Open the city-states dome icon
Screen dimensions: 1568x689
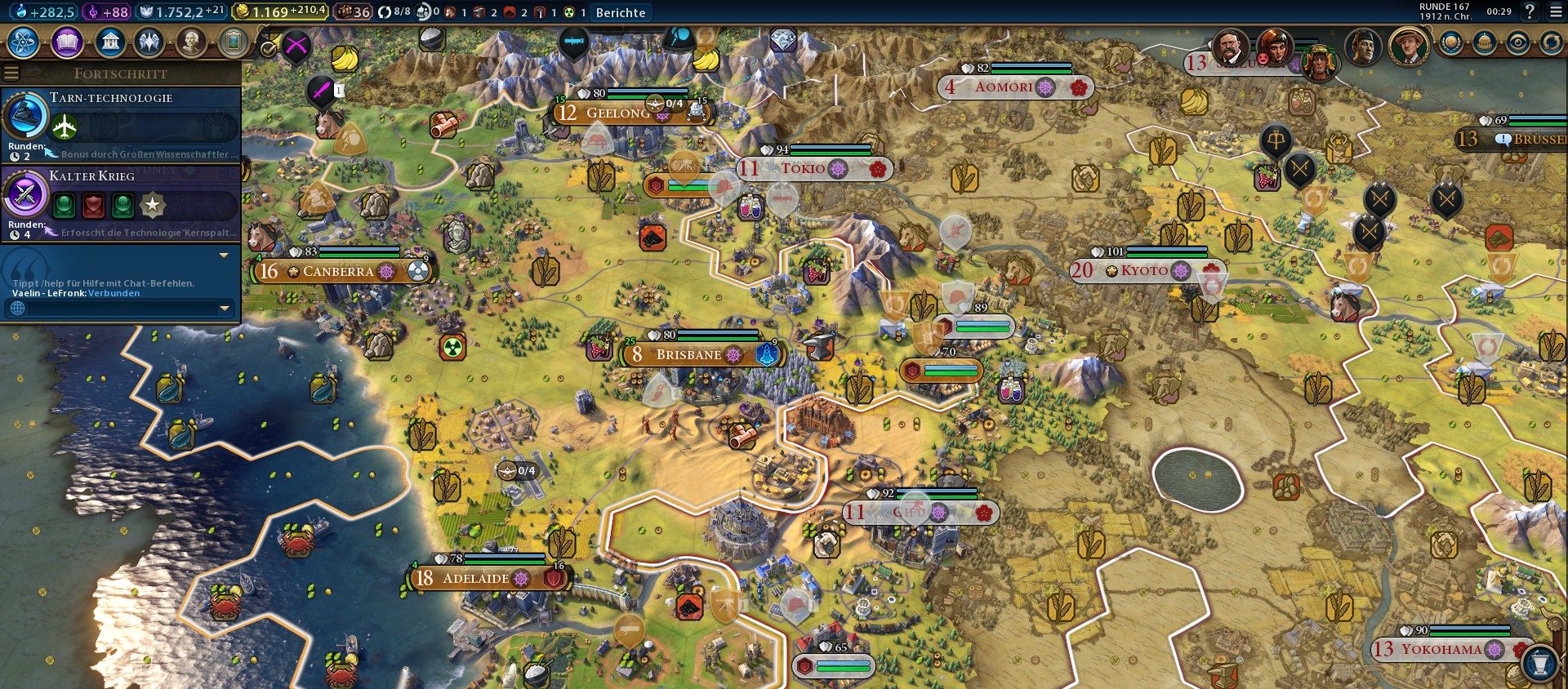click(x=1485, y=43)
